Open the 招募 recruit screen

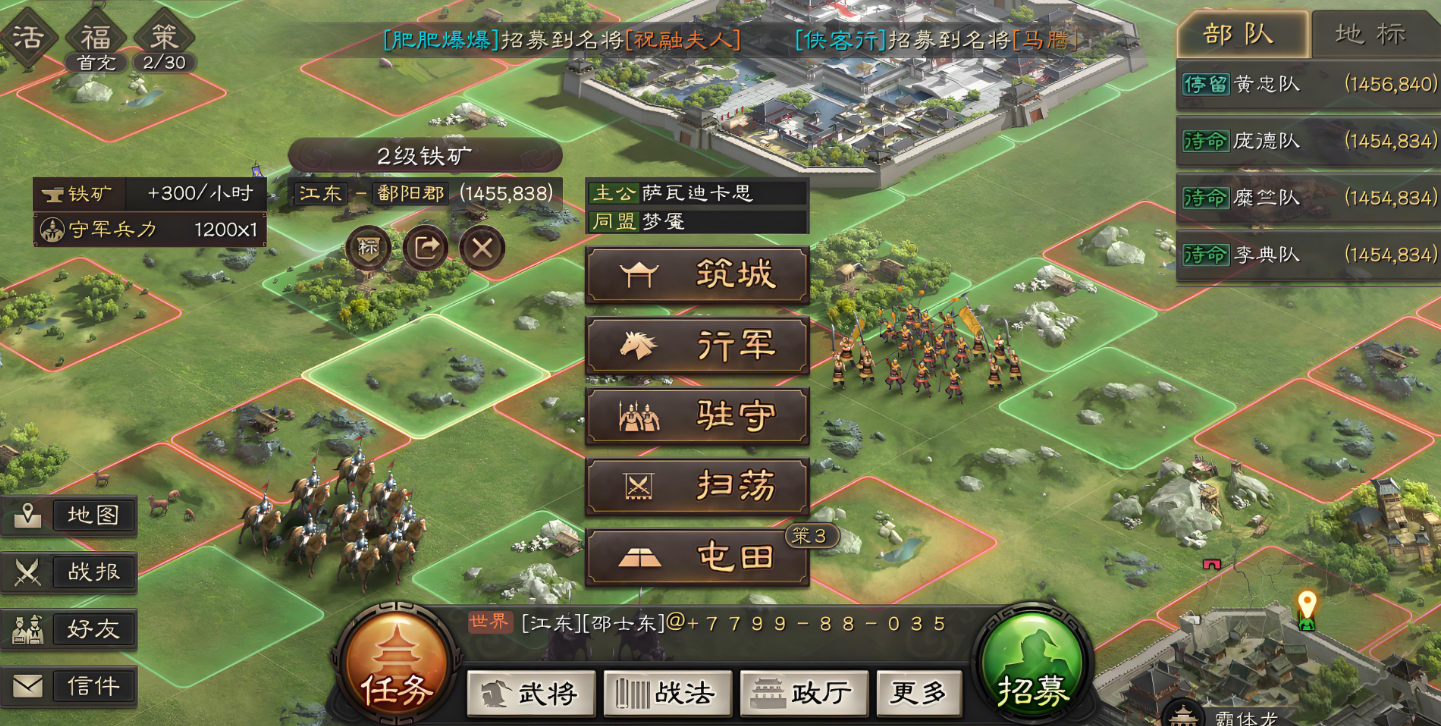(x=1033, y=665)
